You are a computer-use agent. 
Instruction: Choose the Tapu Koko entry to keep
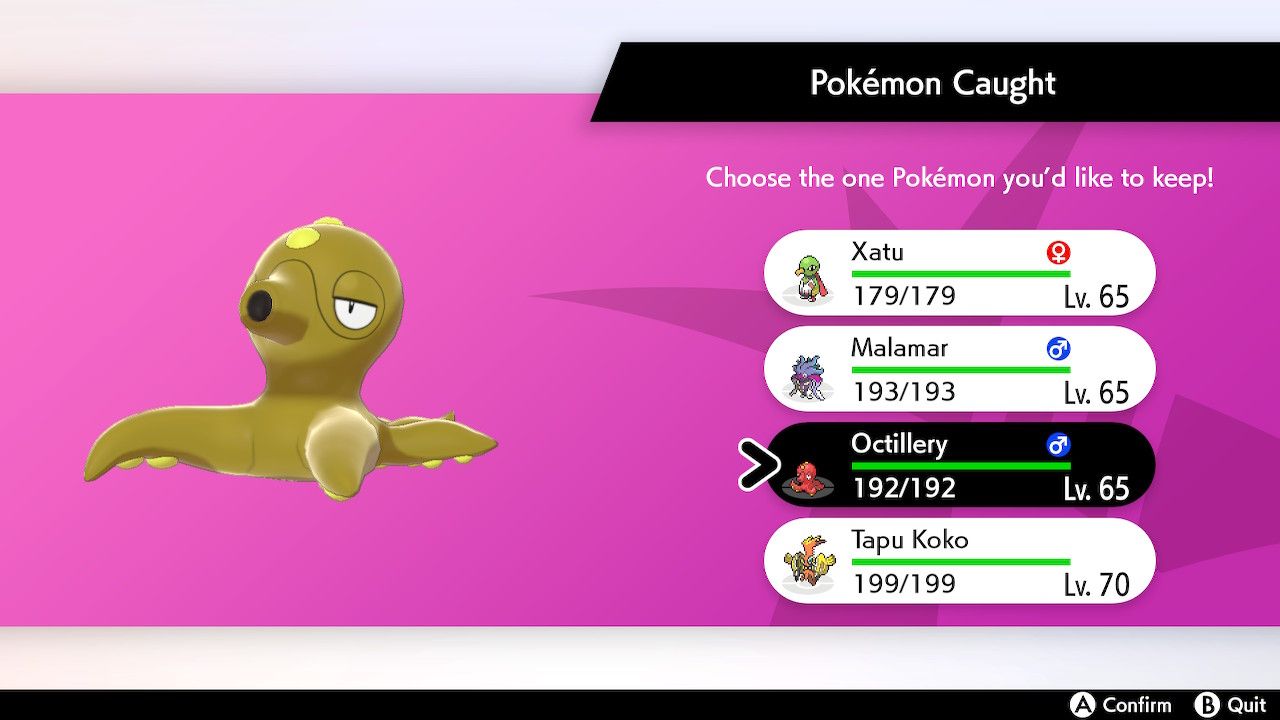(960, 561)
